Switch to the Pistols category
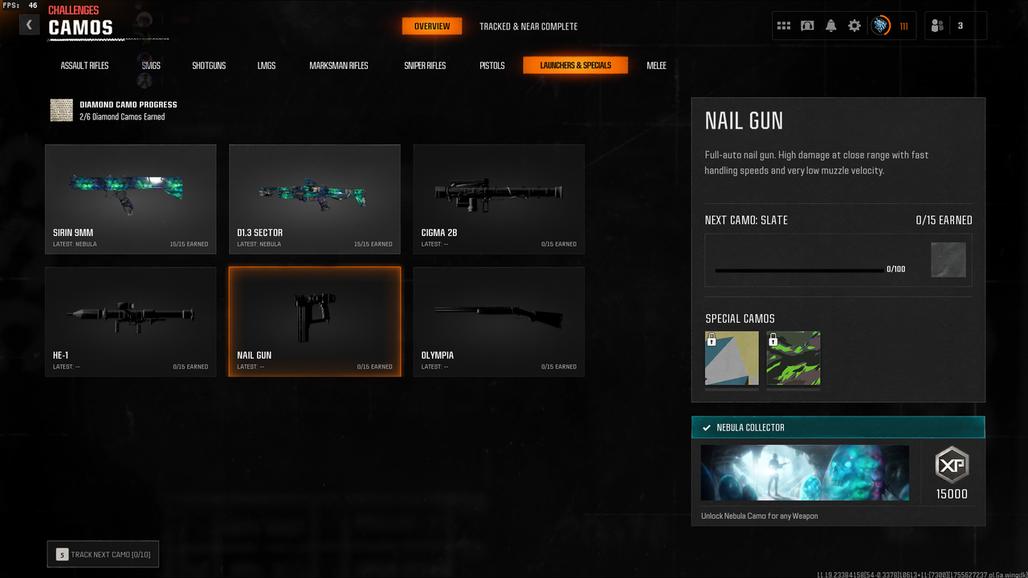Screen dimensions: 1028x578 click(492, 66)
